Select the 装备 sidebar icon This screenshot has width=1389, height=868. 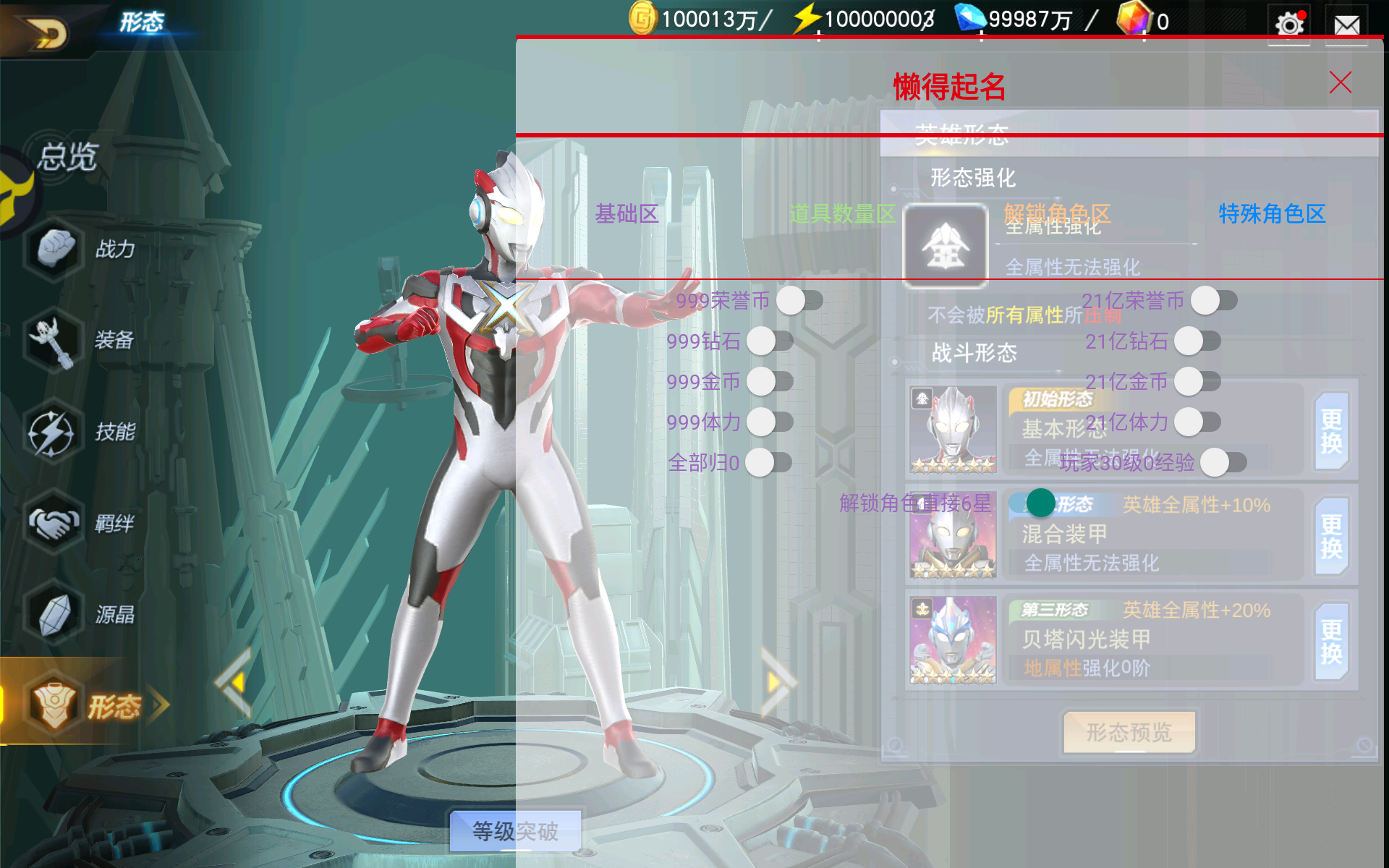tap(54, 340)
